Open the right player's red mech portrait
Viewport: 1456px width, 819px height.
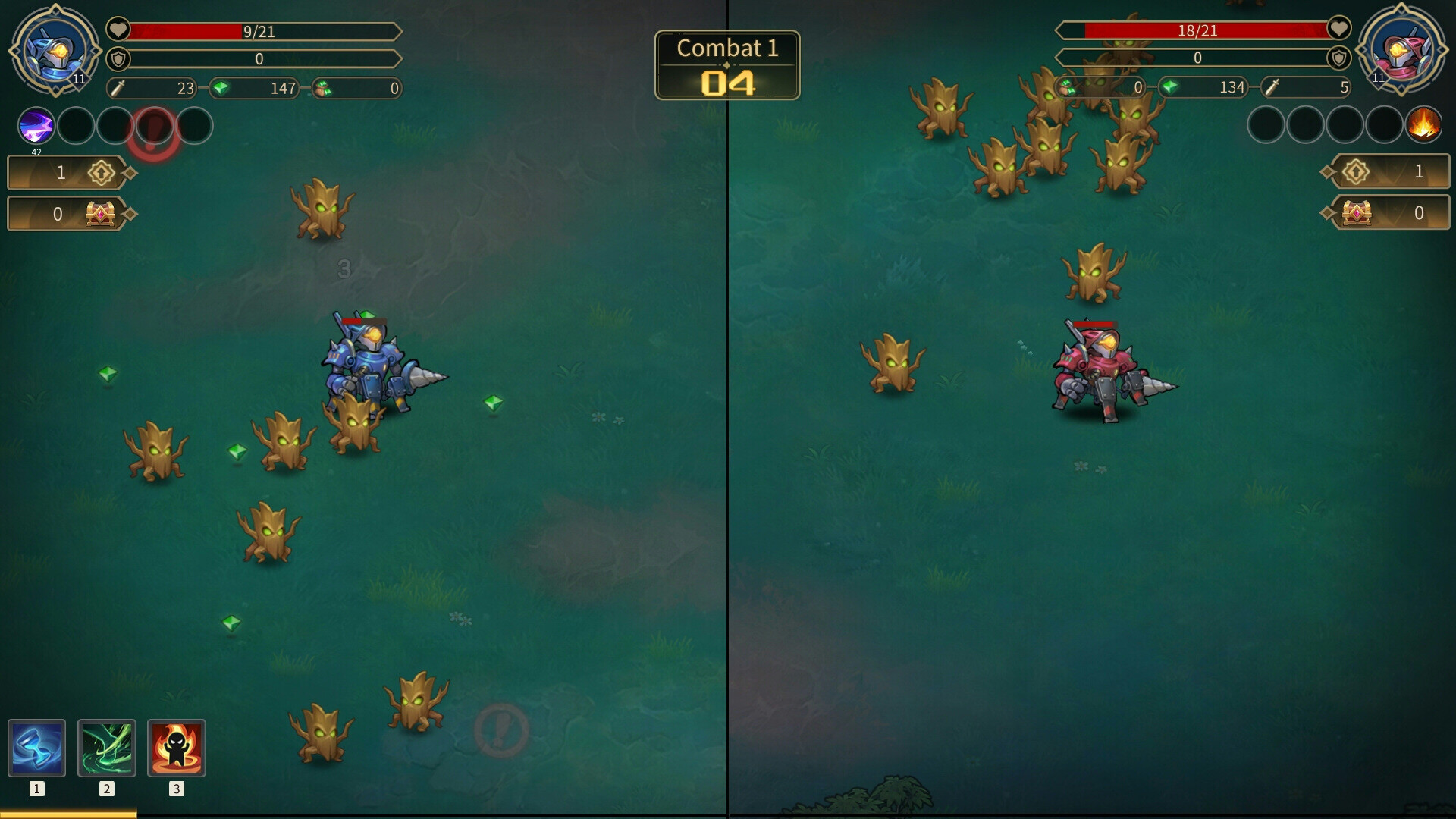[x=1403, y=49]
